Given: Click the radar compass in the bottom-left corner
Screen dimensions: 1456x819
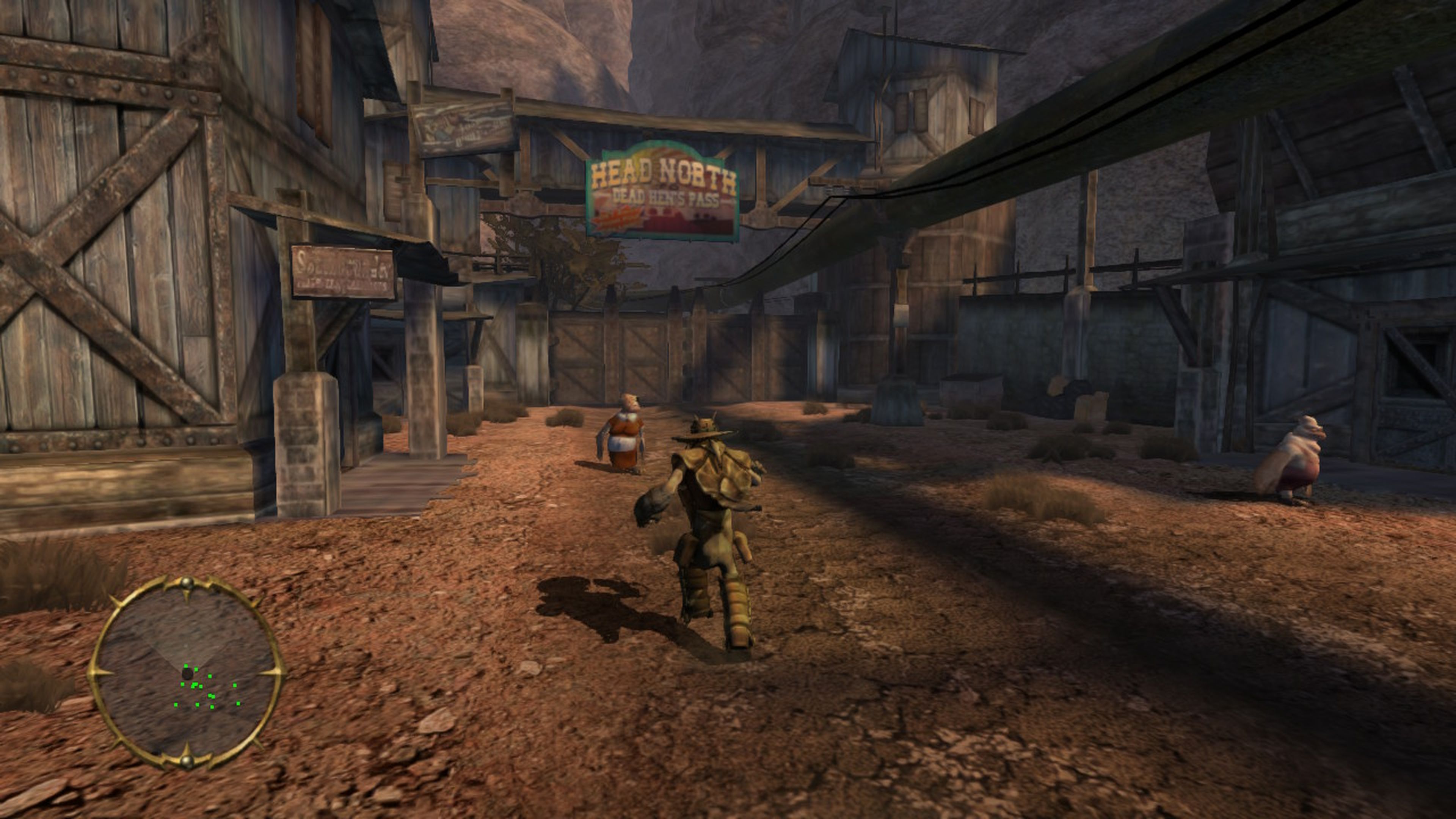Looking at the screenshot, I should tap(187, 673).
